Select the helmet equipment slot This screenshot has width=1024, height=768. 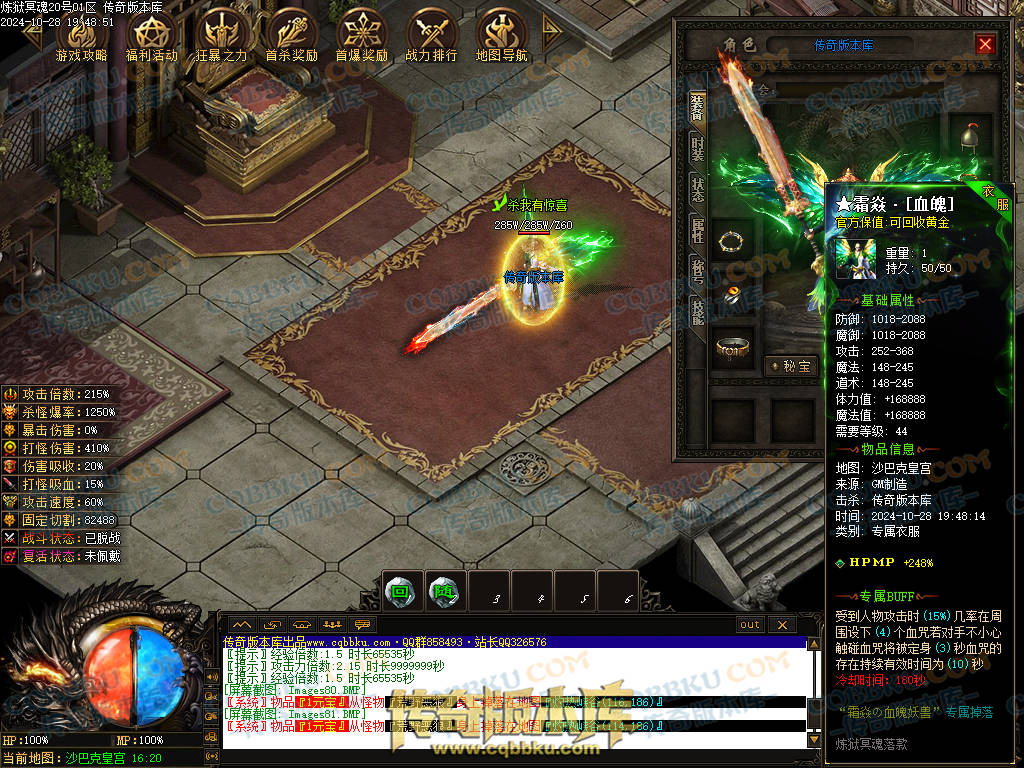(969, 137)
